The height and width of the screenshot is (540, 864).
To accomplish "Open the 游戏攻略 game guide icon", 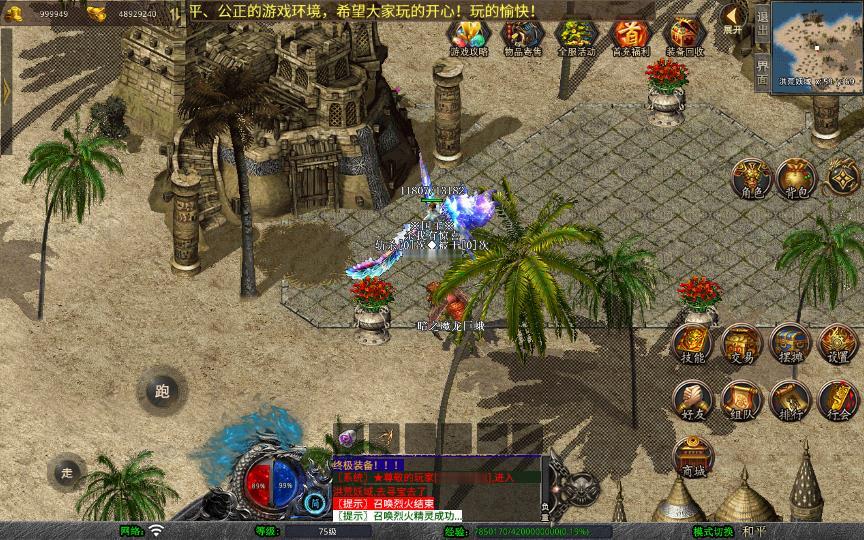I will pos(466,37).
